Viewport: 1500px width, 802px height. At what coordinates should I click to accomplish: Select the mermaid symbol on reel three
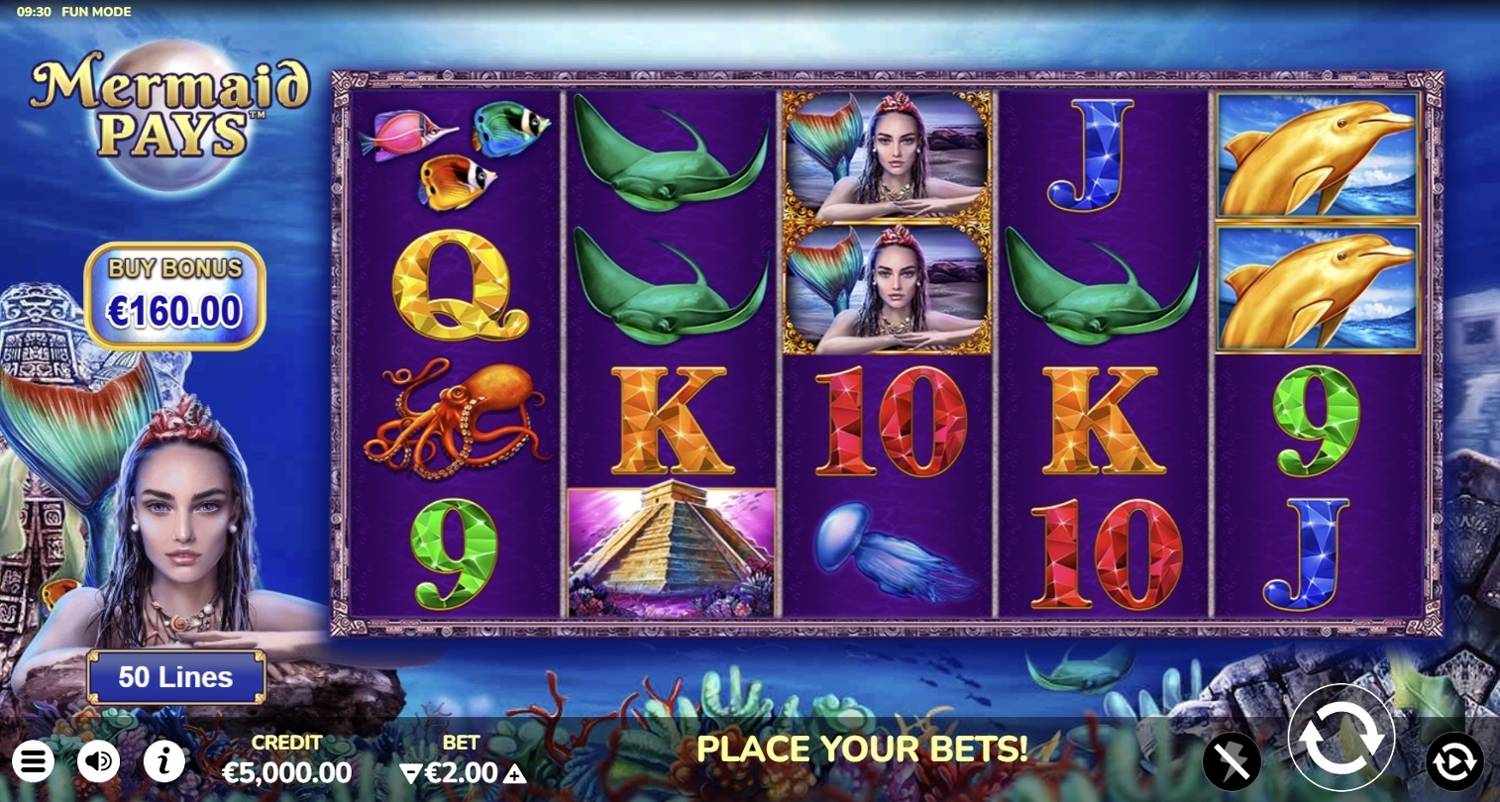883,155
